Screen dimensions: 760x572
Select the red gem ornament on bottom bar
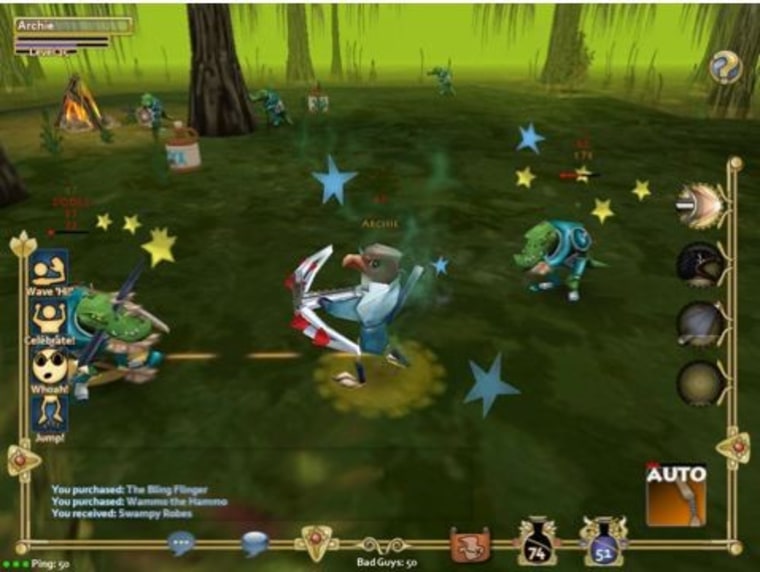pyautogui.click(x=316, y=543)
